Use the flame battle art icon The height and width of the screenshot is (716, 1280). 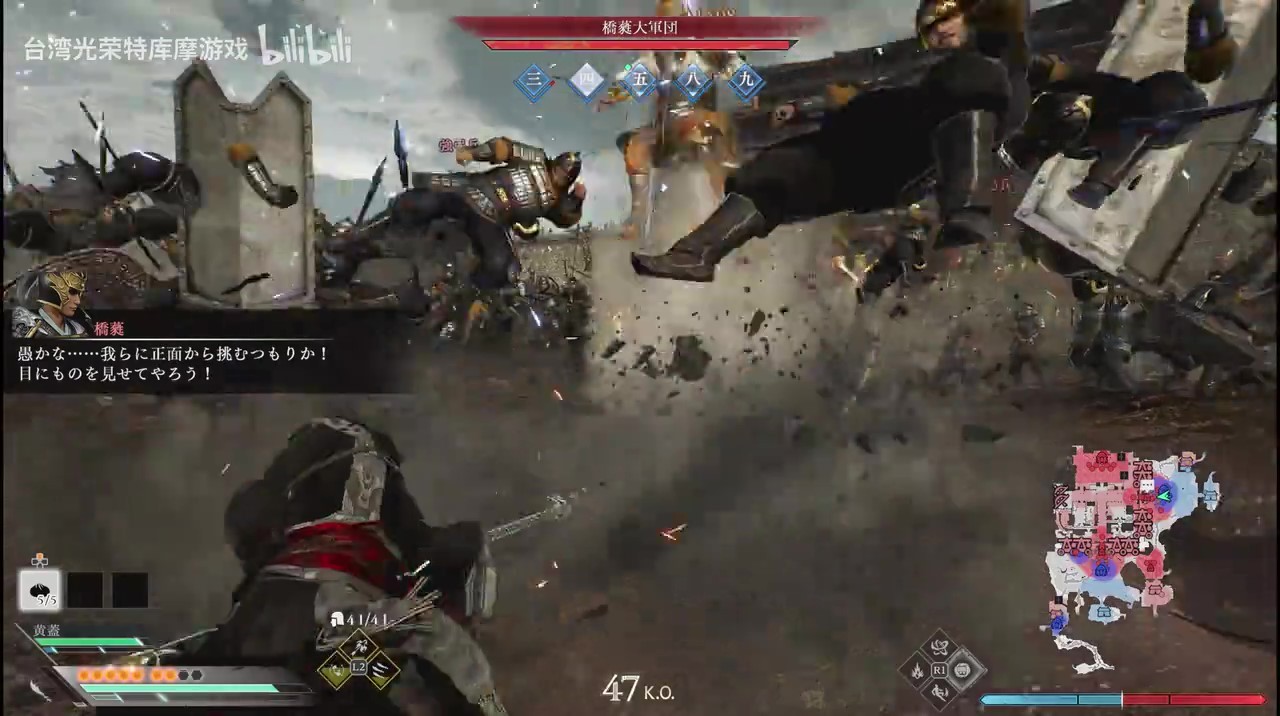tap(918, 670)
